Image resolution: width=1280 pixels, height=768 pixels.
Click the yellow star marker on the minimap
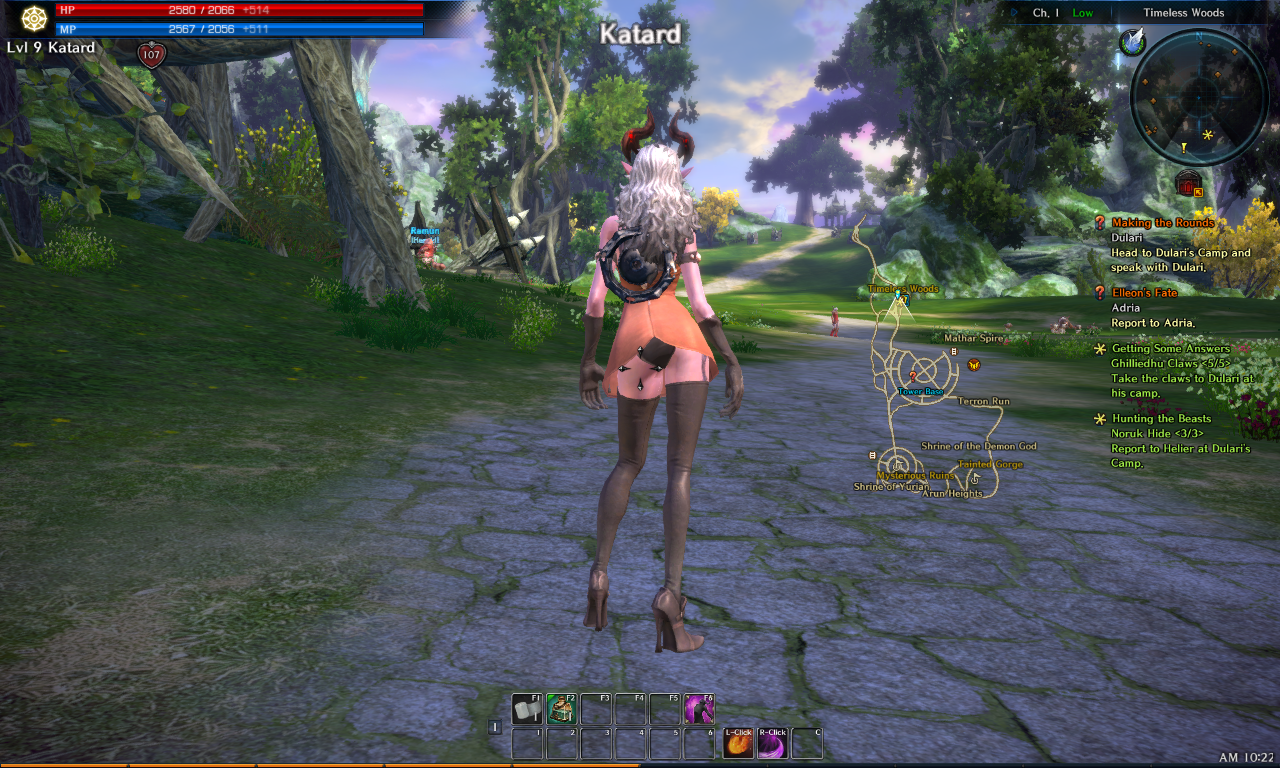pyautogui.click(x=1207, y=134)
